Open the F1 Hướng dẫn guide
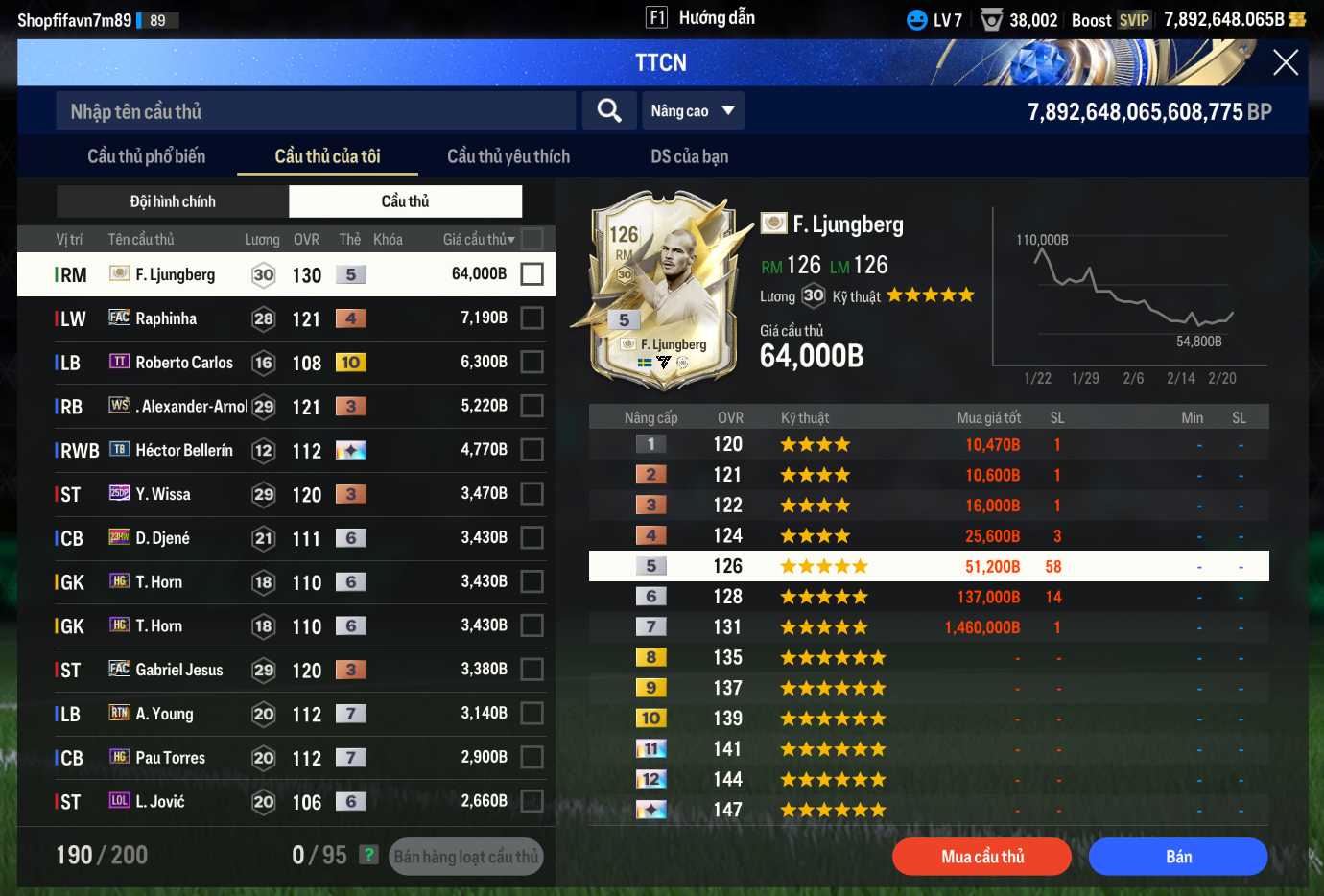 (701, 18)
